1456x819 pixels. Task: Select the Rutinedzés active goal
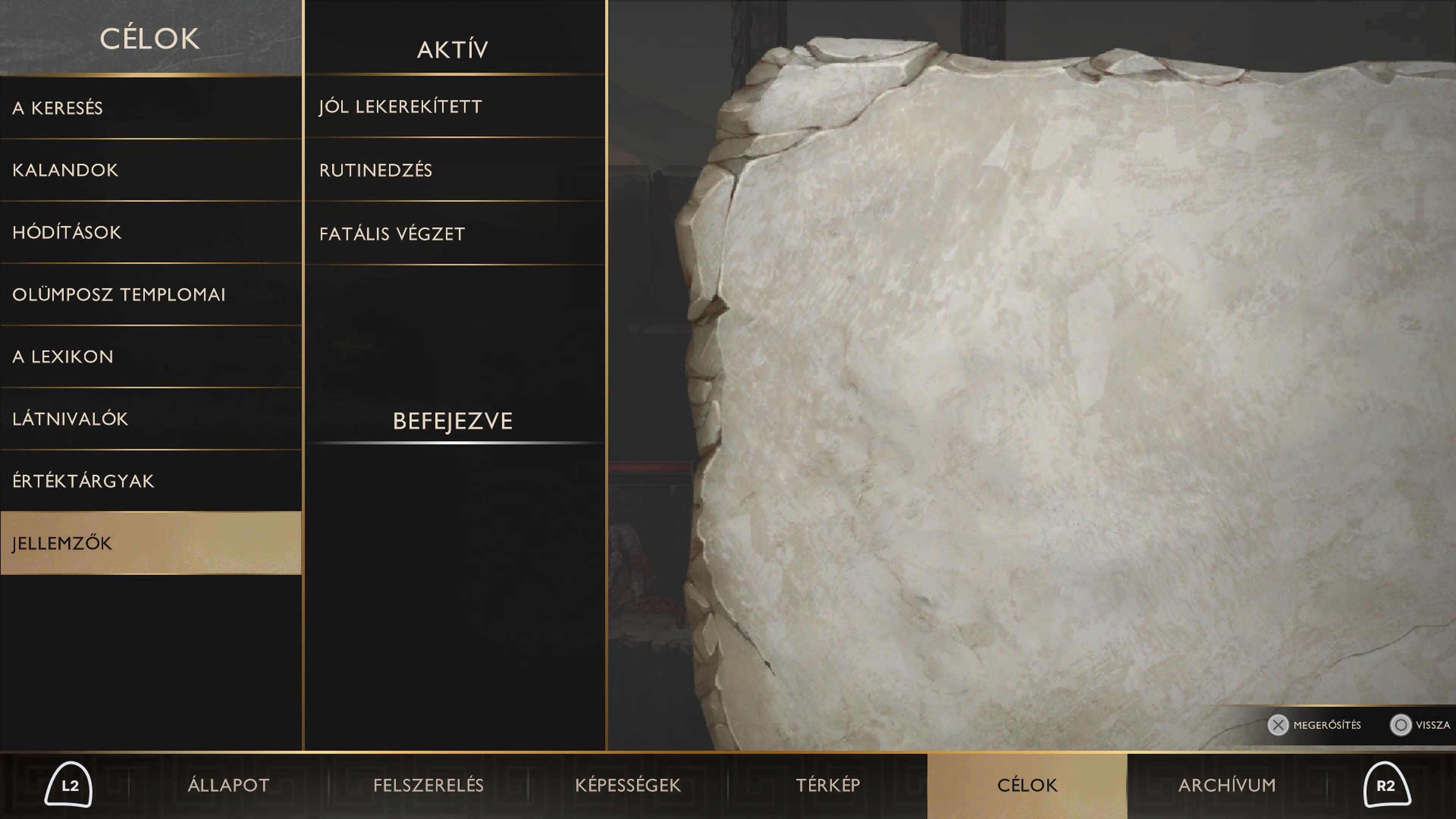pyautogui.click(x=455, y=169)
